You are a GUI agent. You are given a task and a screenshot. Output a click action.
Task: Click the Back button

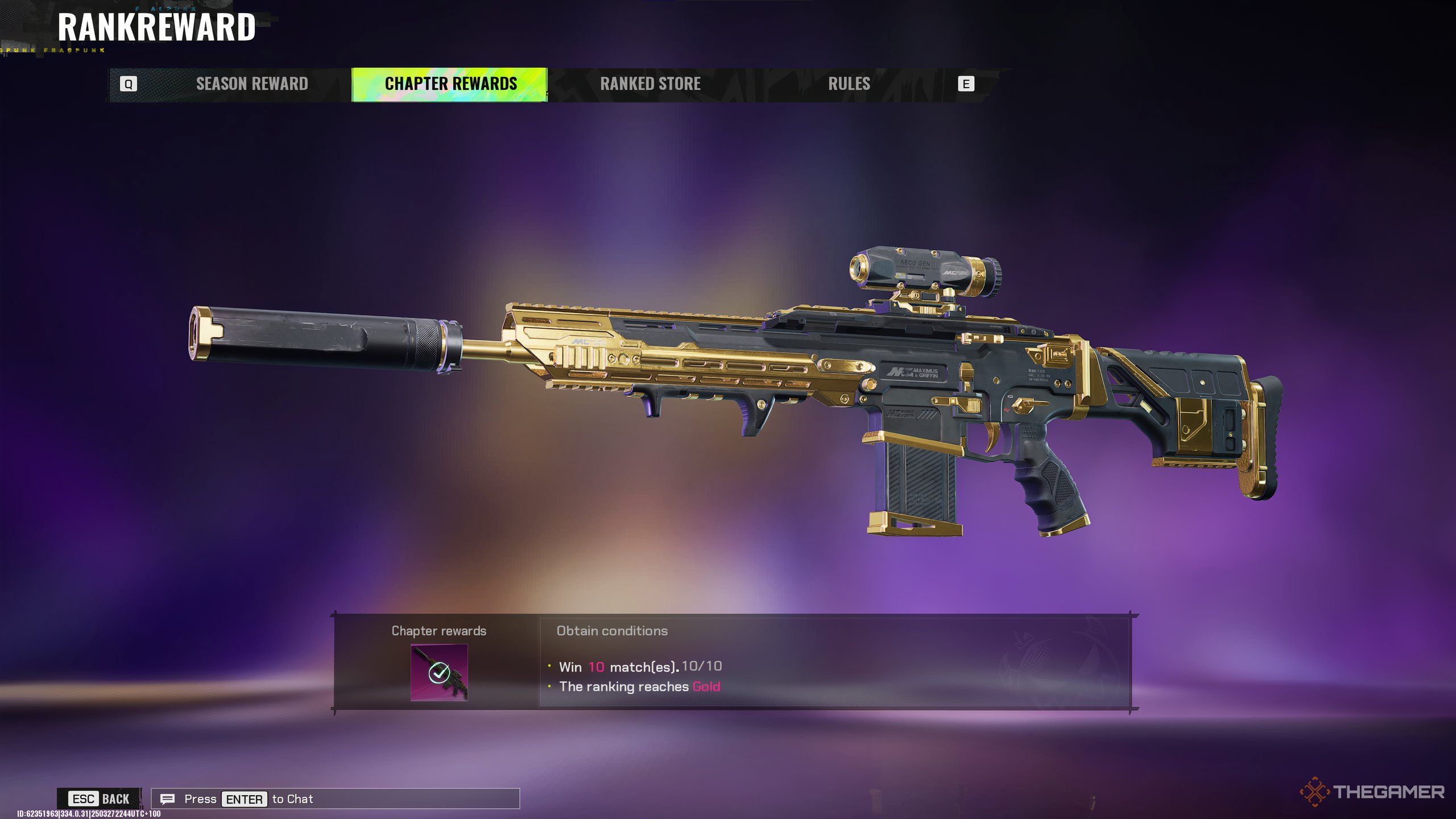[100, 799]
